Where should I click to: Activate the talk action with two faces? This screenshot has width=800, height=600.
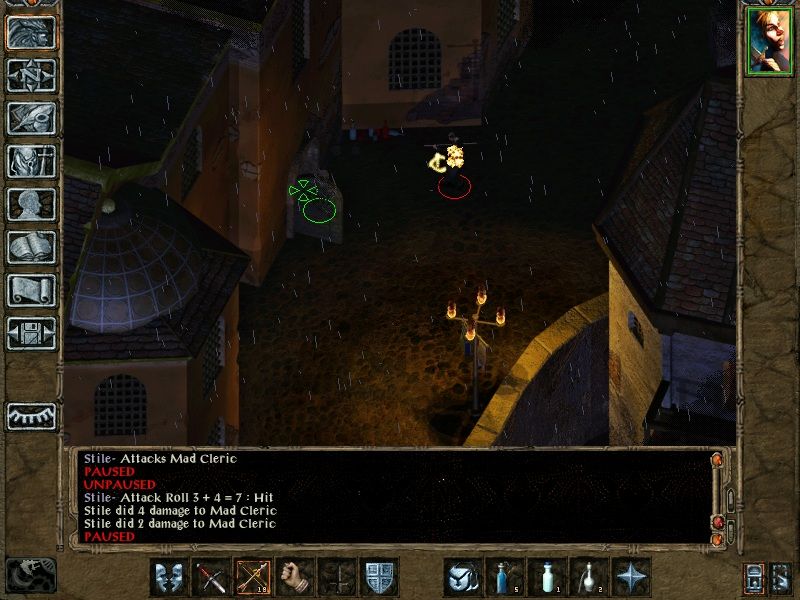click(x=168, y=577)
